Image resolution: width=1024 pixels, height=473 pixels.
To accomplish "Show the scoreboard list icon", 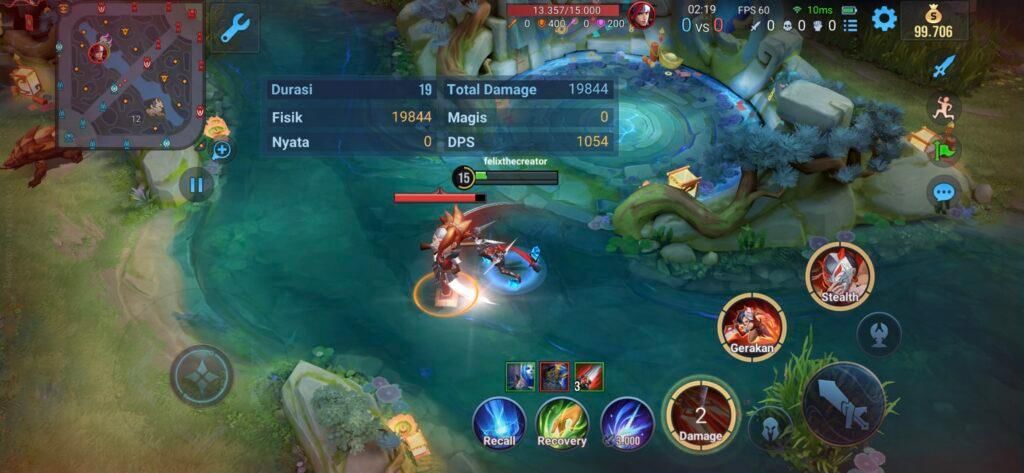I will tap(850, 26).
